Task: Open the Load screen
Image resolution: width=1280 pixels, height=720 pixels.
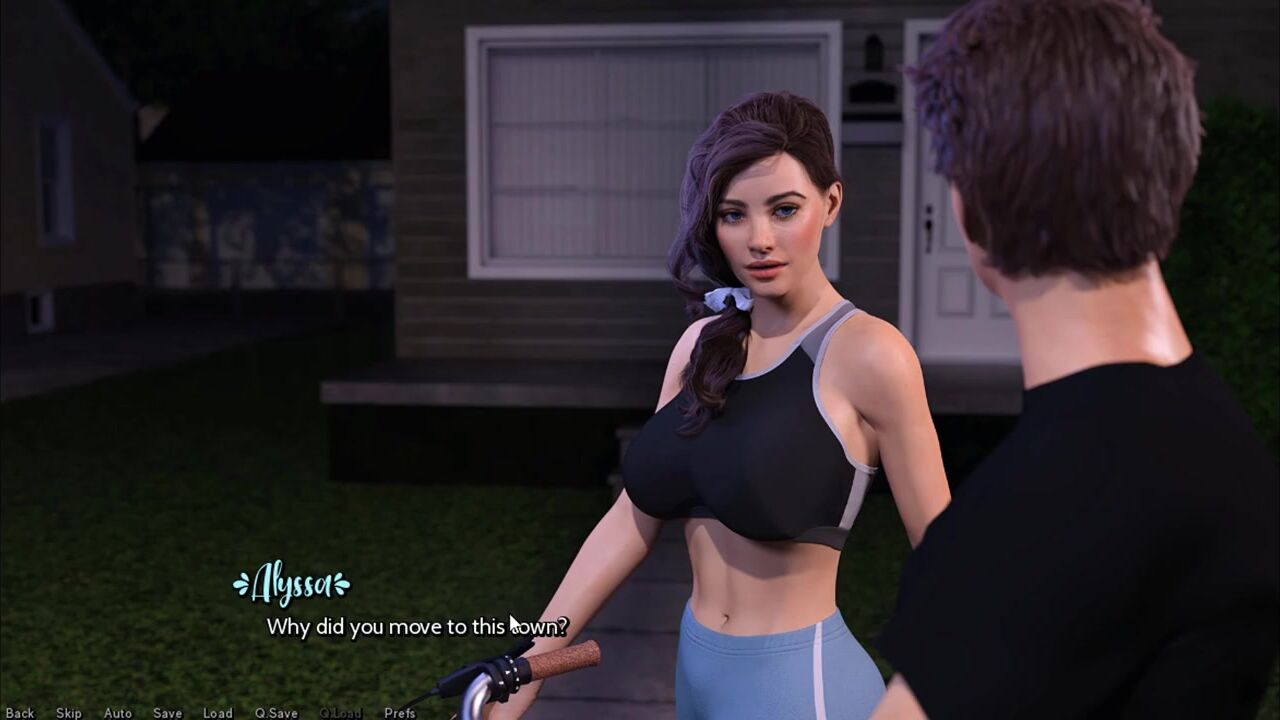Action: pos(217,713)
